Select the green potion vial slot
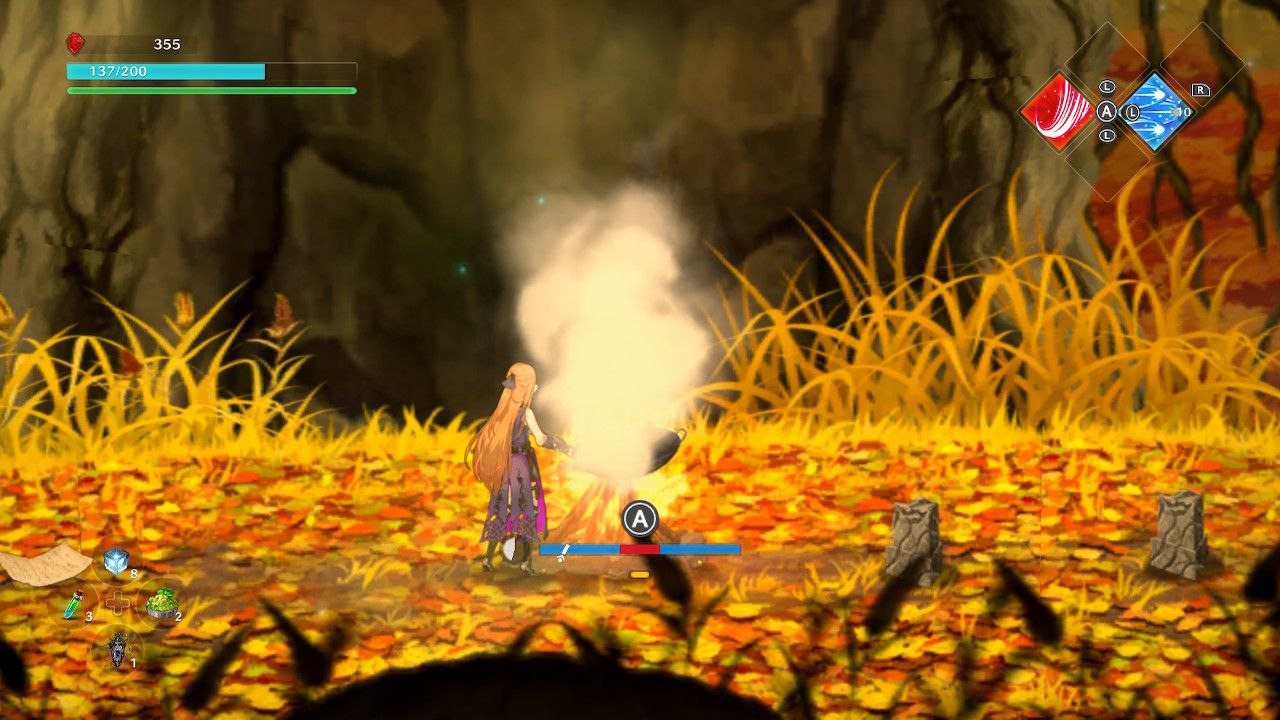 pos(74,605)
